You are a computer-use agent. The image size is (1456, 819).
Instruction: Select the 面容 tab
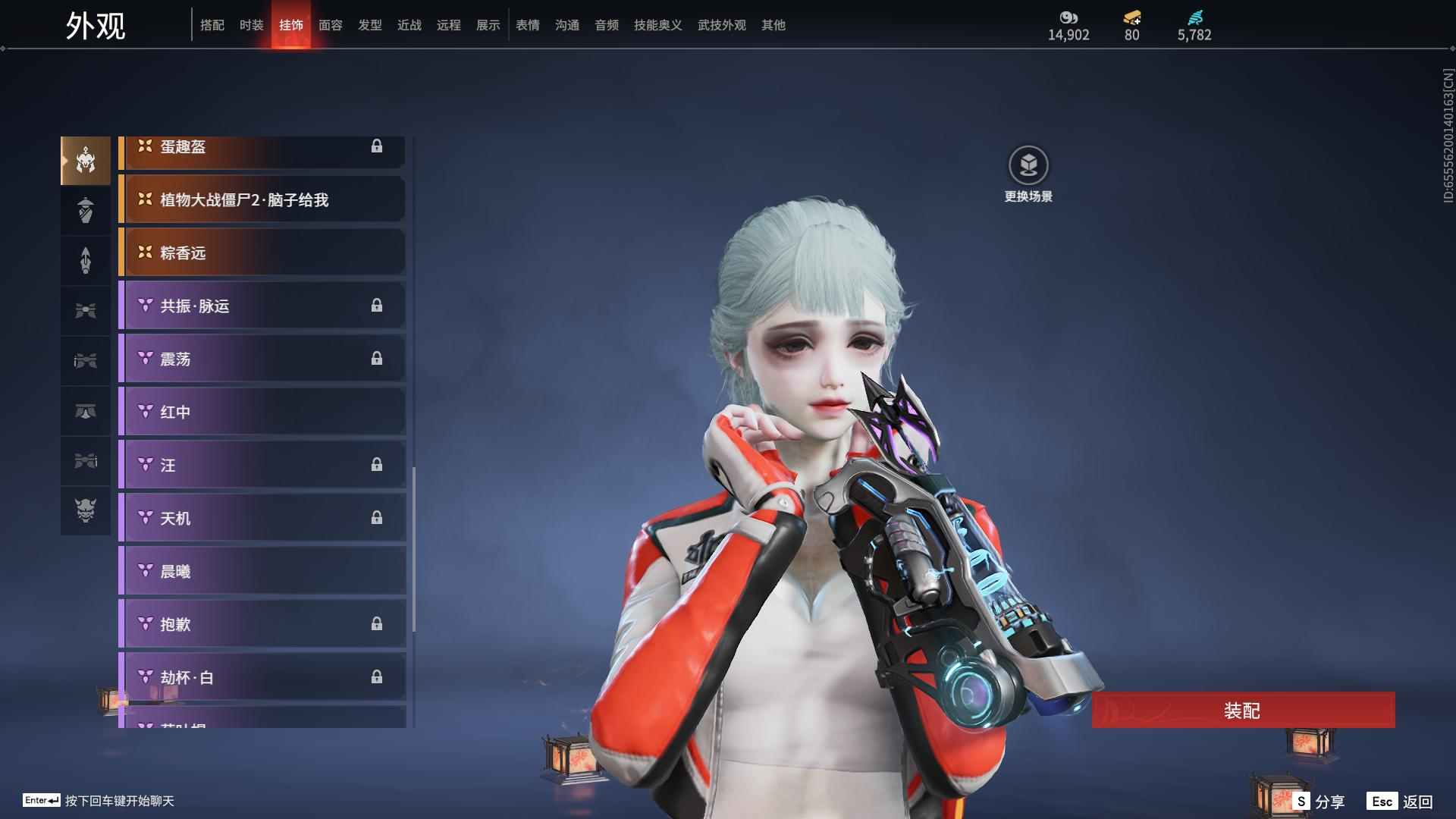pos(330,25)
